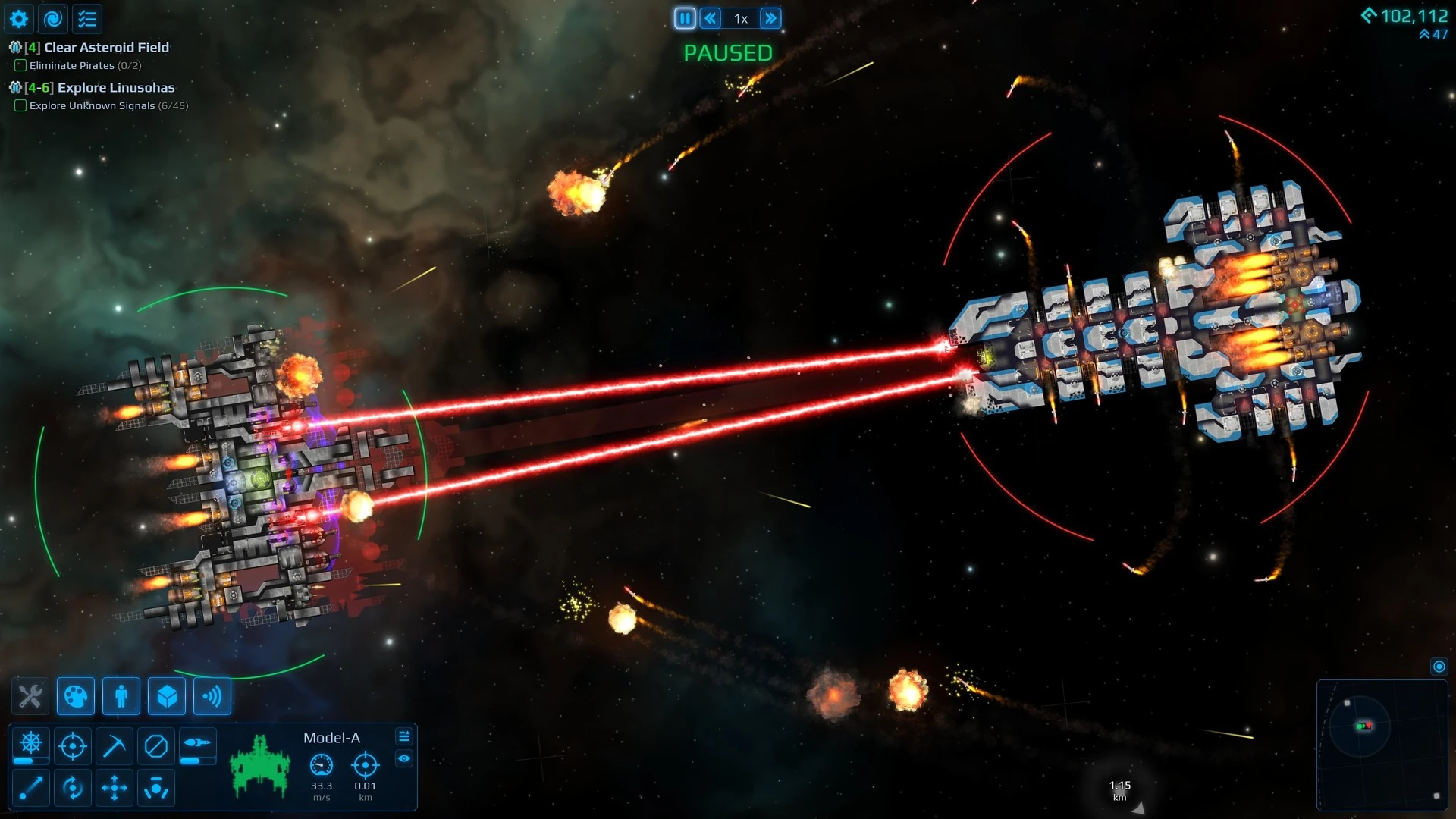Select the ship's wheel helm command

[x=30, y=742]
